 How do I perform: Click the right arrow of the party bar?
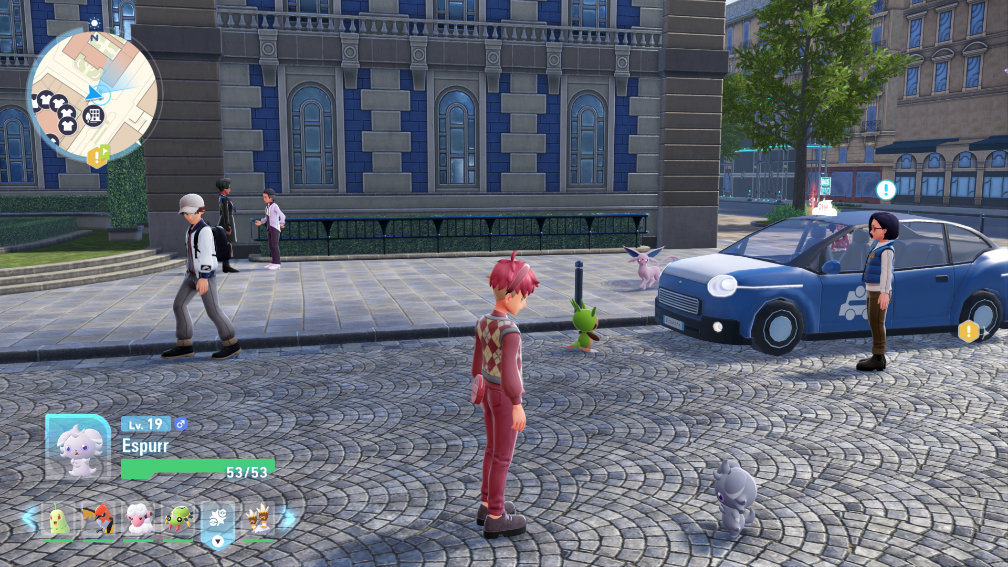click(288, 518)
